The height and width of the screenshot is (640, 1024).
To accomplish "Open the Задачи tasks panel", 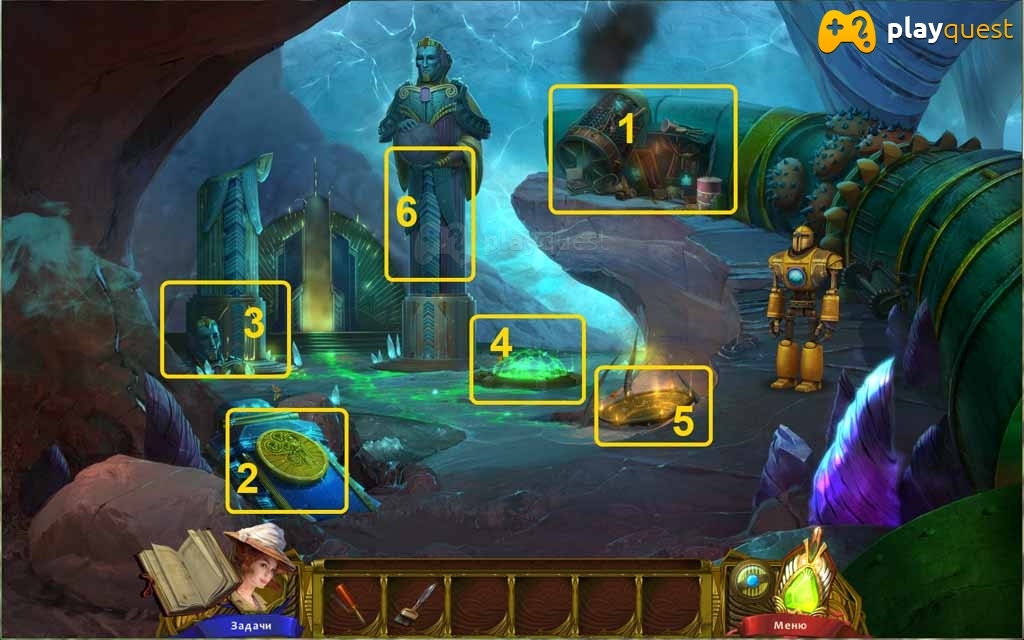I will tap(249, 627).
